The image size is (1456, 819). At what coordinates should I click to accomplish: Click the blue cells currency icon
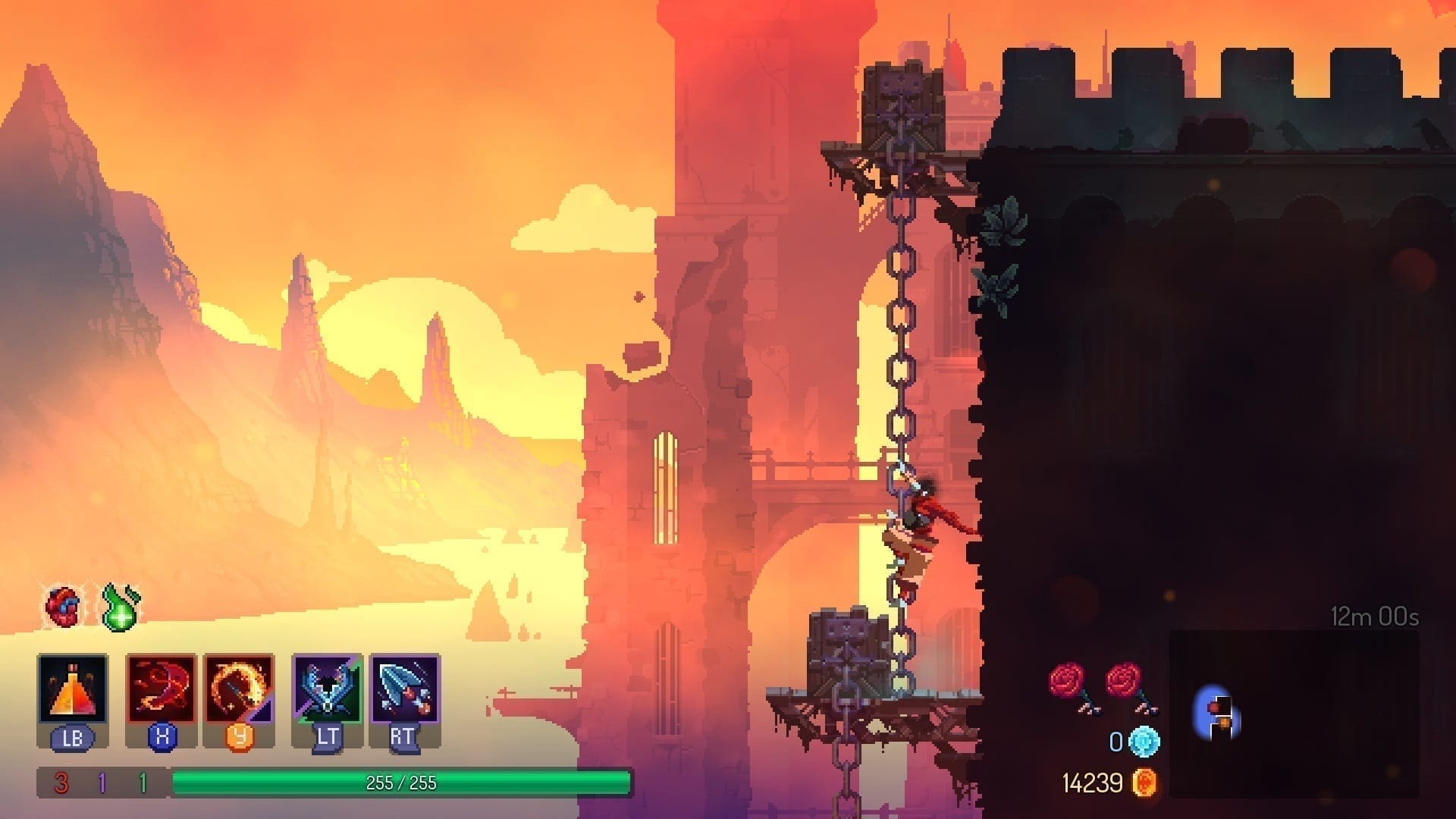pos(1144,741)
